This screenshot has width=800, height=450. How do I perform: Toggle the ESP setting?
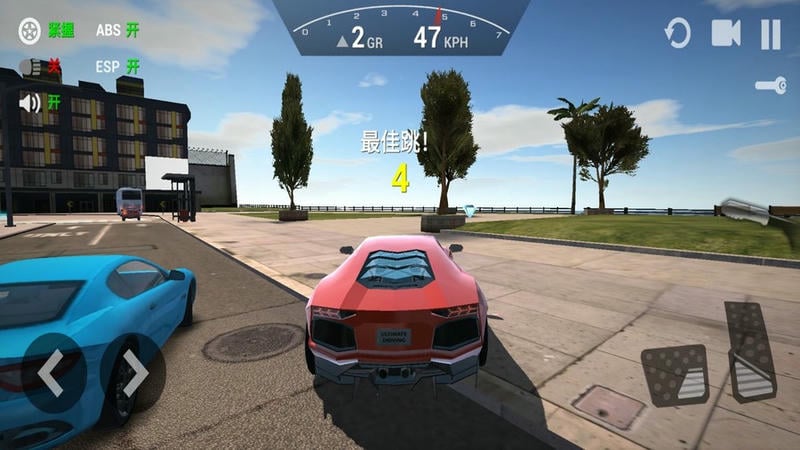coord(117,66)
